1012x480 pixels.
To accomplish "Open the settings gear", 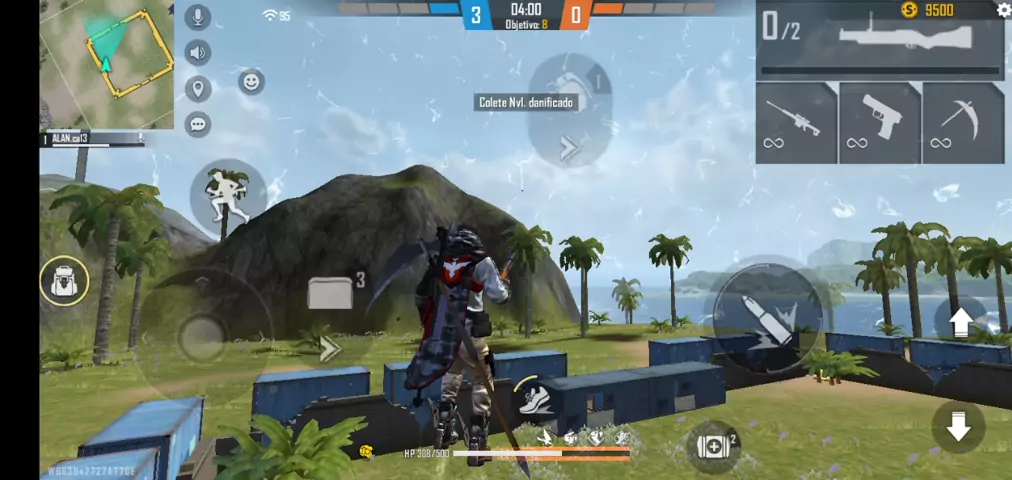I will tap(1003, 10).
